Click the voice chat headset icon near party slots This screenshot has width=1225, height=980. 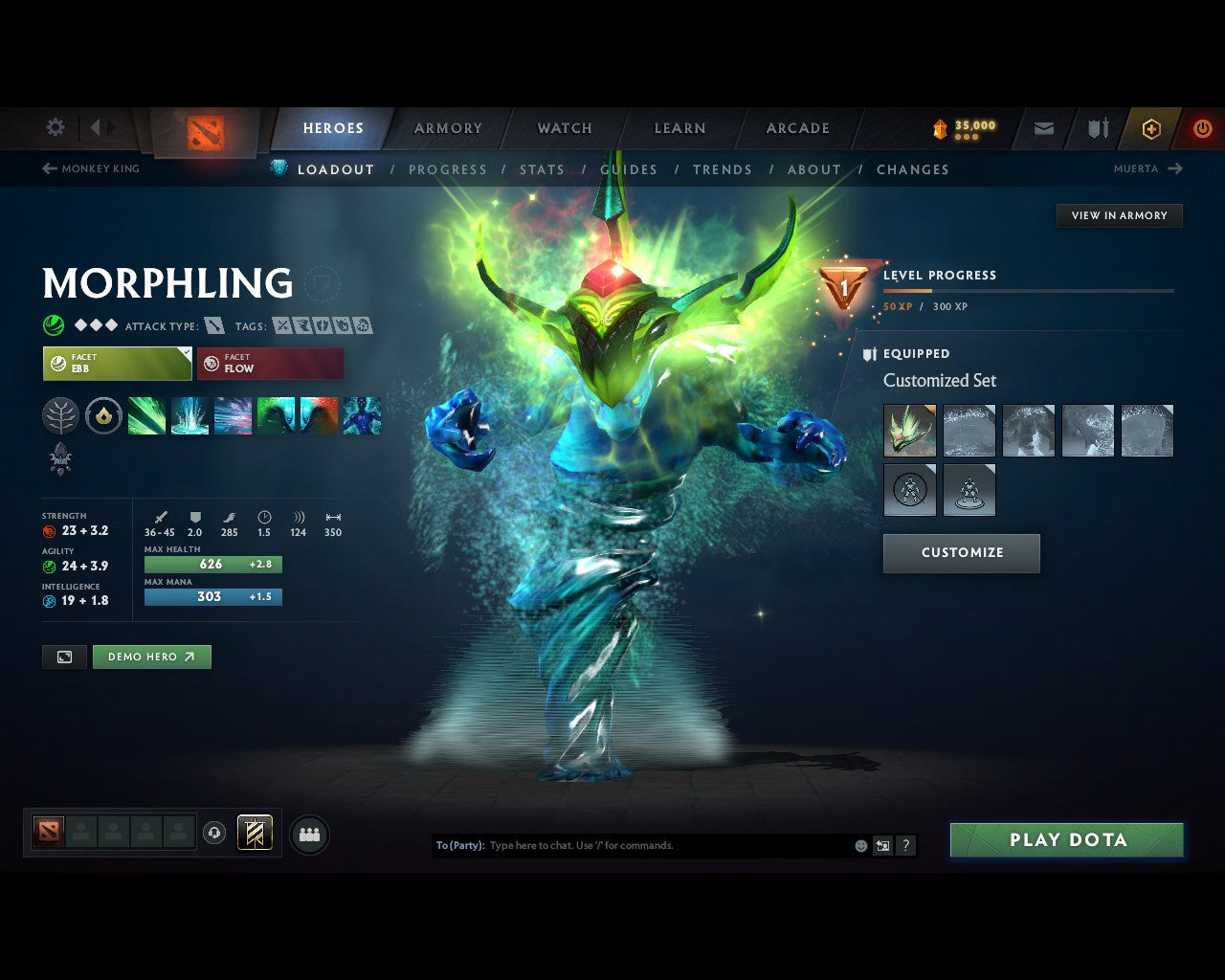coord(212,833)
